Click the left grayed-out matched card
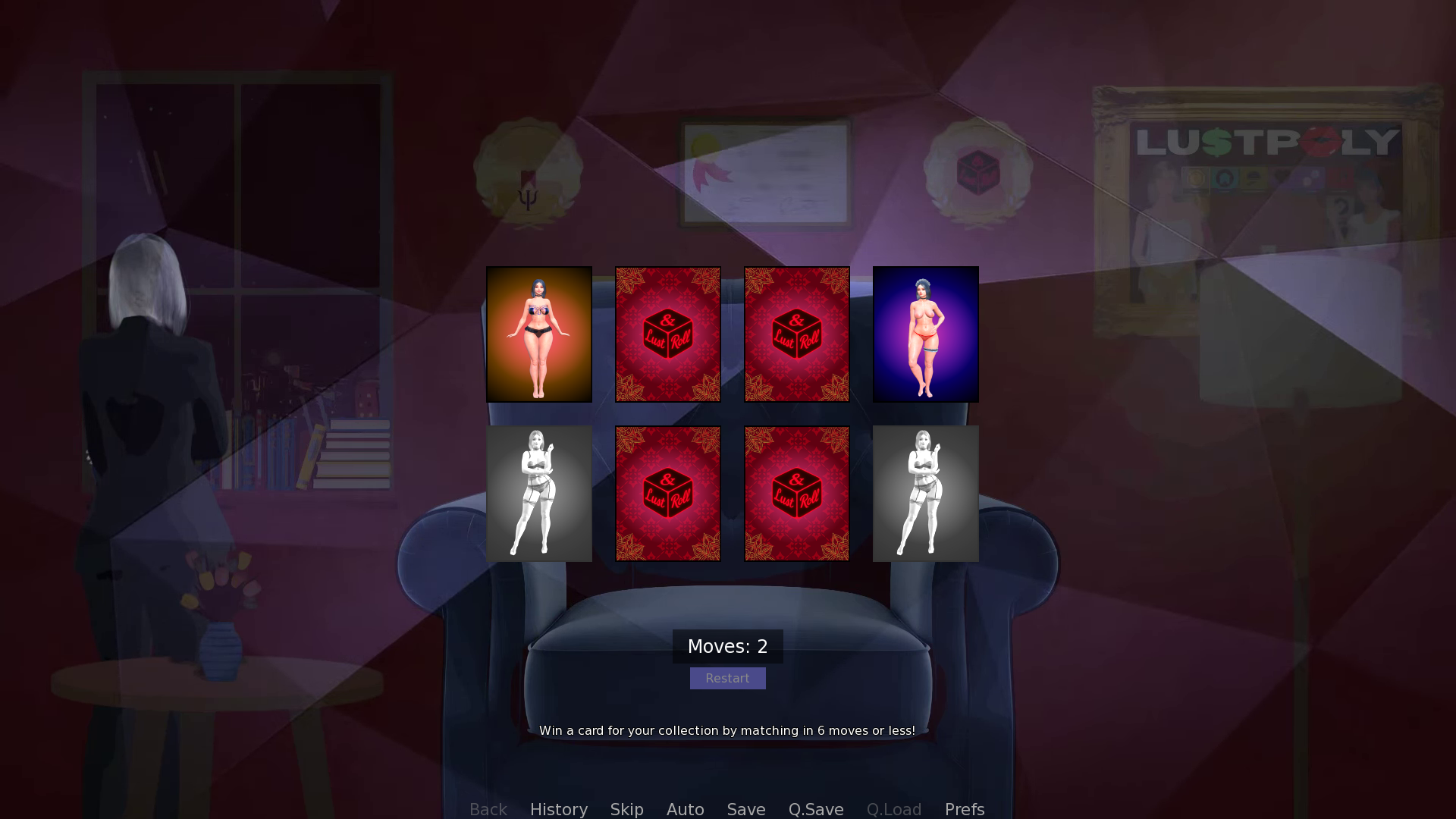 tap(539, 493)
